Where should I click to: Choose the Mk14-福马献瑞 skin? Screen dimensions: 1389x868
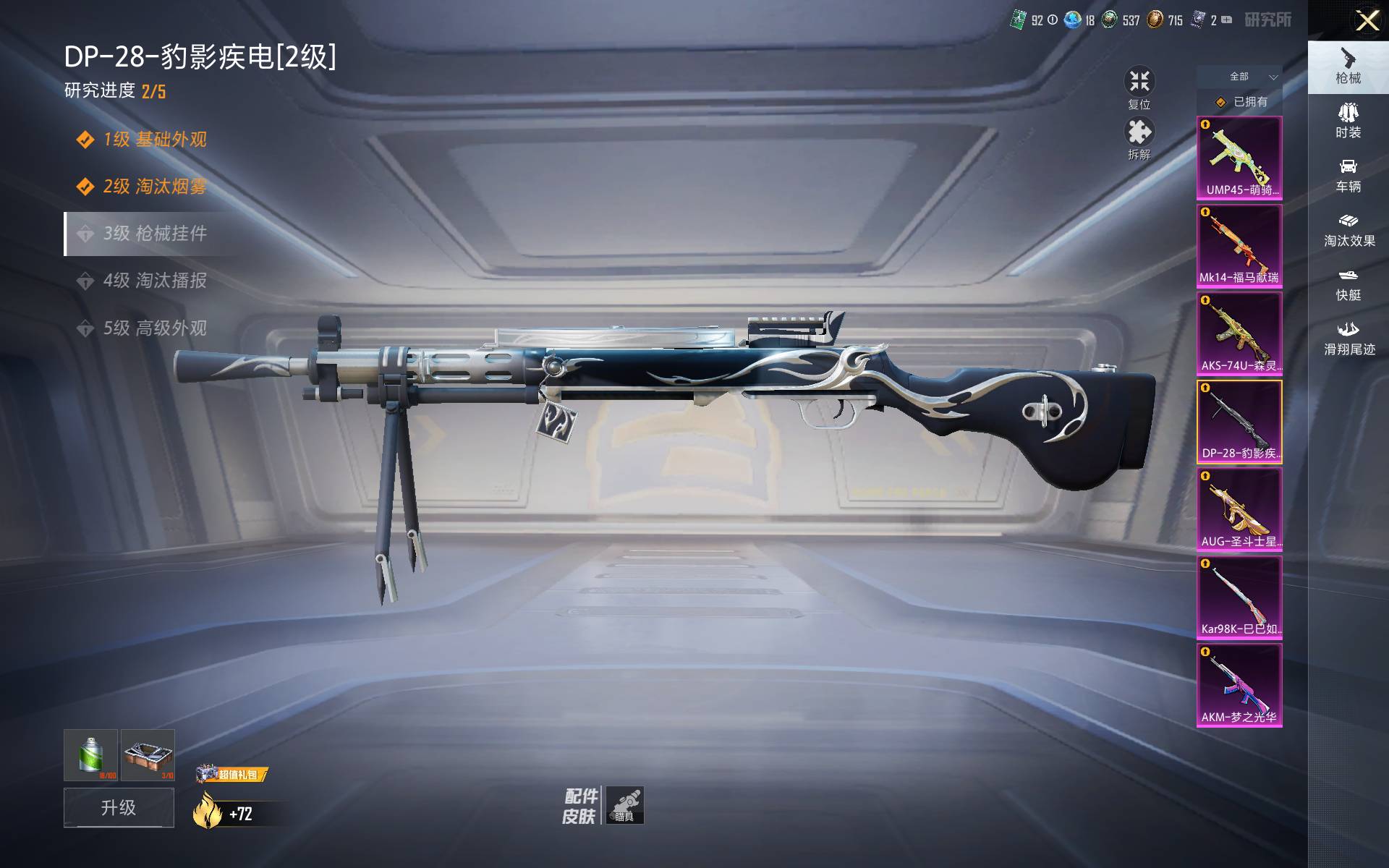1239,246
